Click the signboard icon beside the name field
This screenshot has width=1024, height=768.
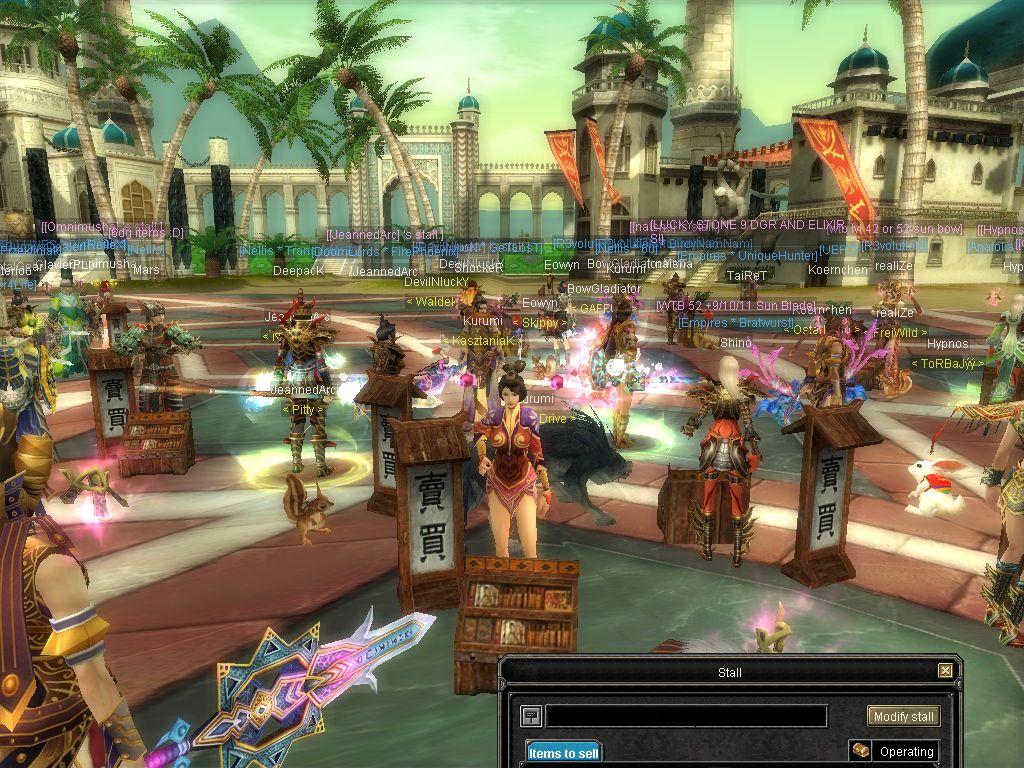click(530, 716)
